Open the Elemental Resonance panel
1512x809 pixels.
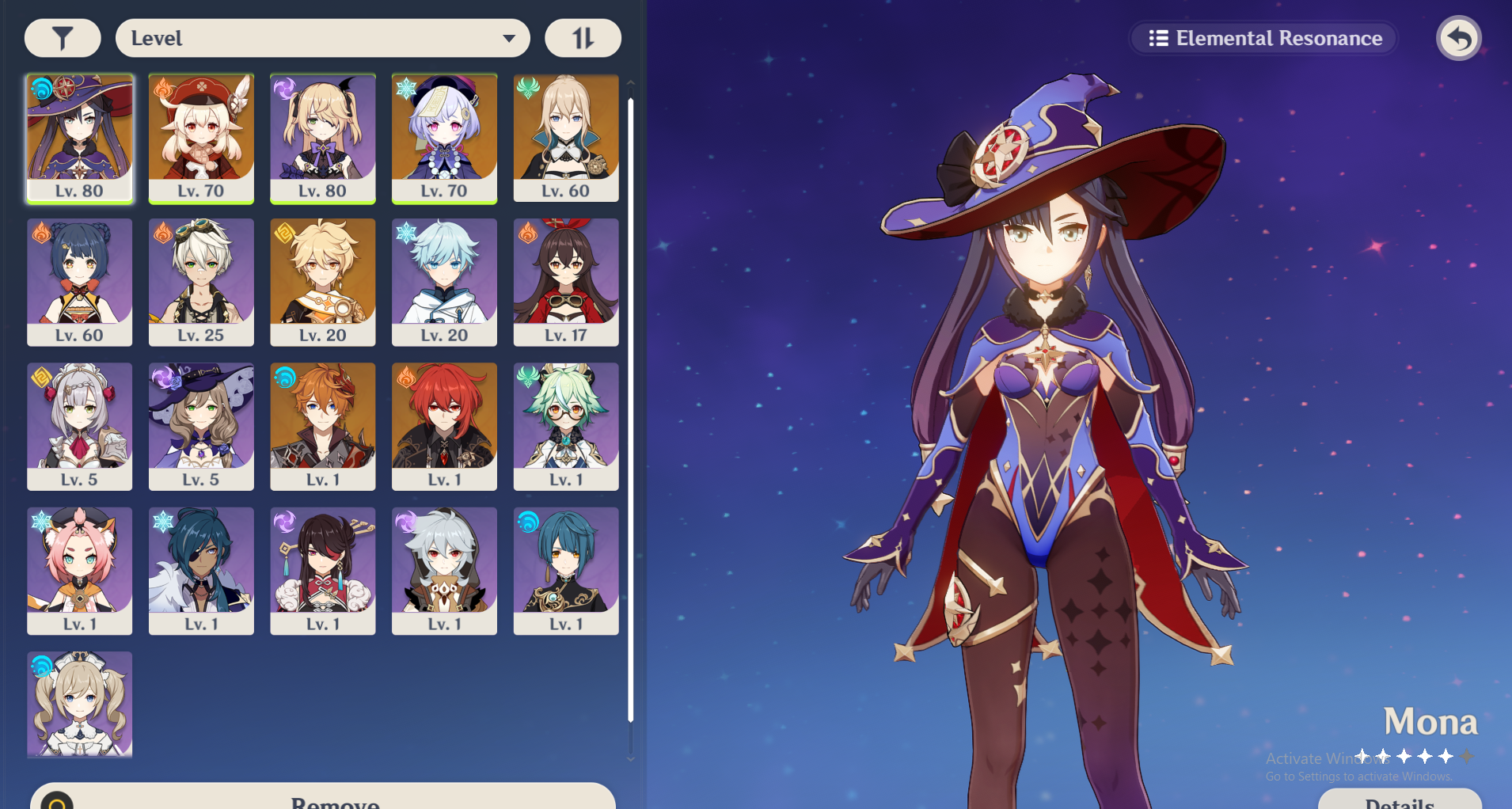[x=1264, y=38]
